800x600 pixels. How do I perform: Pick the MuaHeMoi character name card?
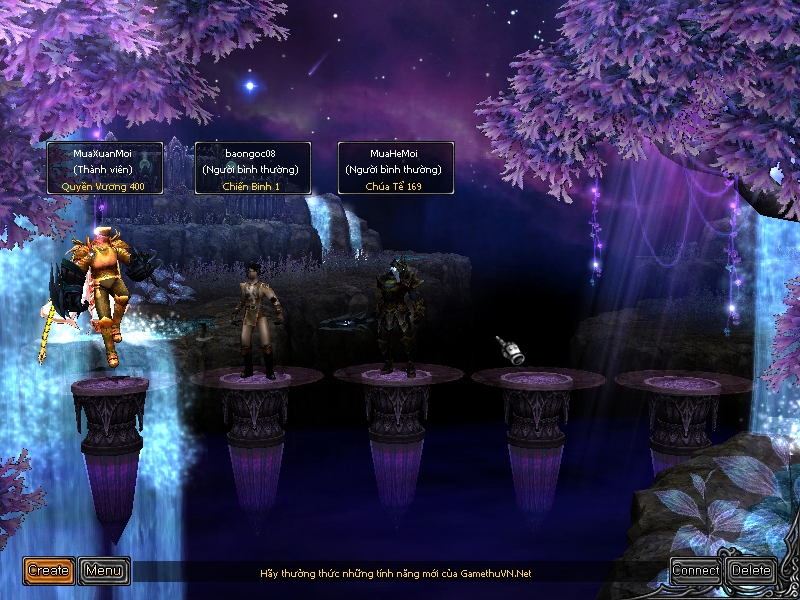tap(395, 168)
